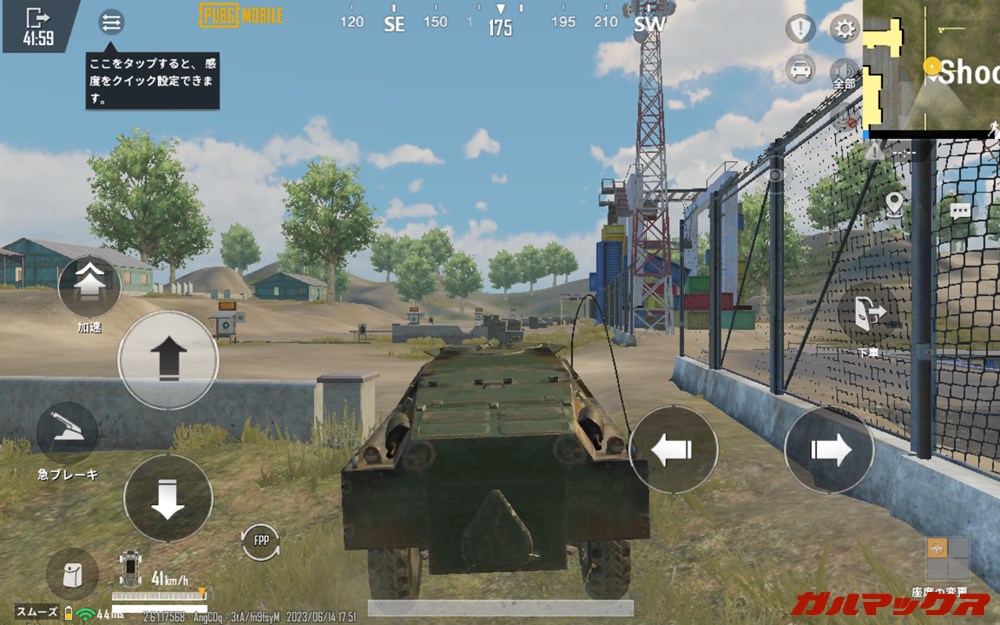The width and height of the screenshot is (1000, 625).
Task: Steer left with the left arrow
Action: point(673,449)
